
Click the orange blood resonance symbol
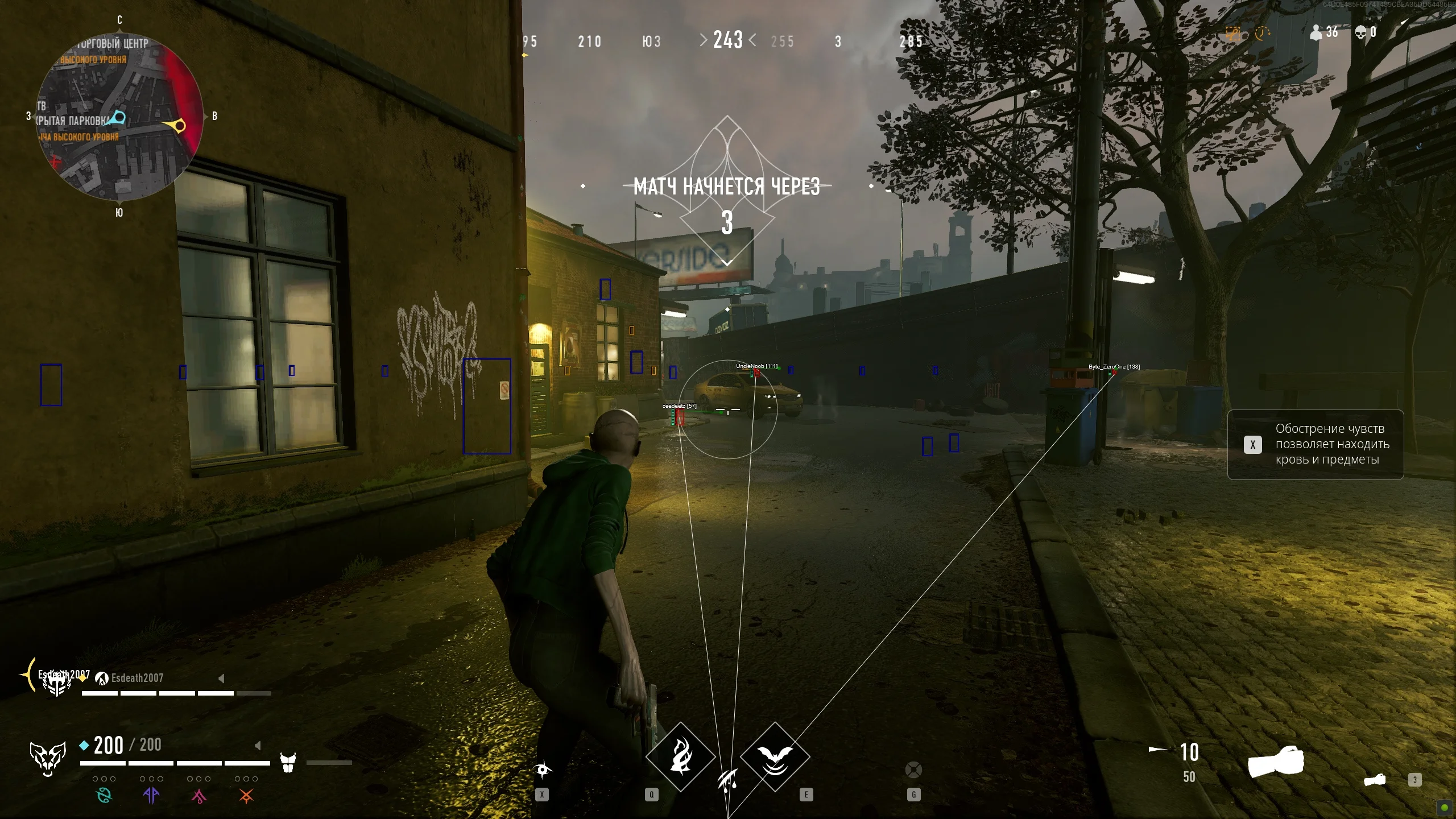pos(246,796)
